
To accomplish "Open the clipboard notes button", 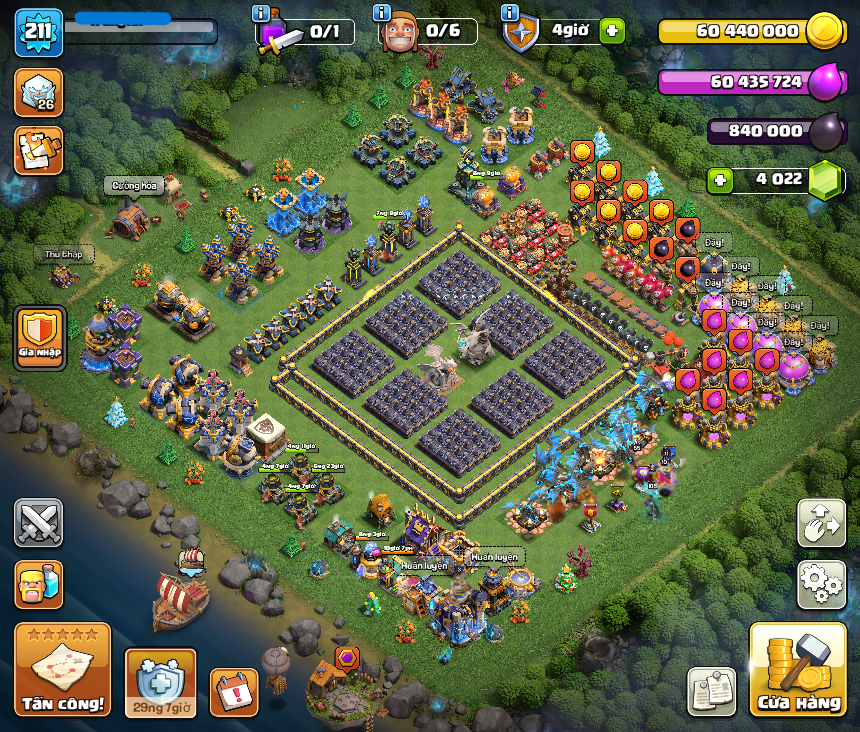I will point(711,691).
